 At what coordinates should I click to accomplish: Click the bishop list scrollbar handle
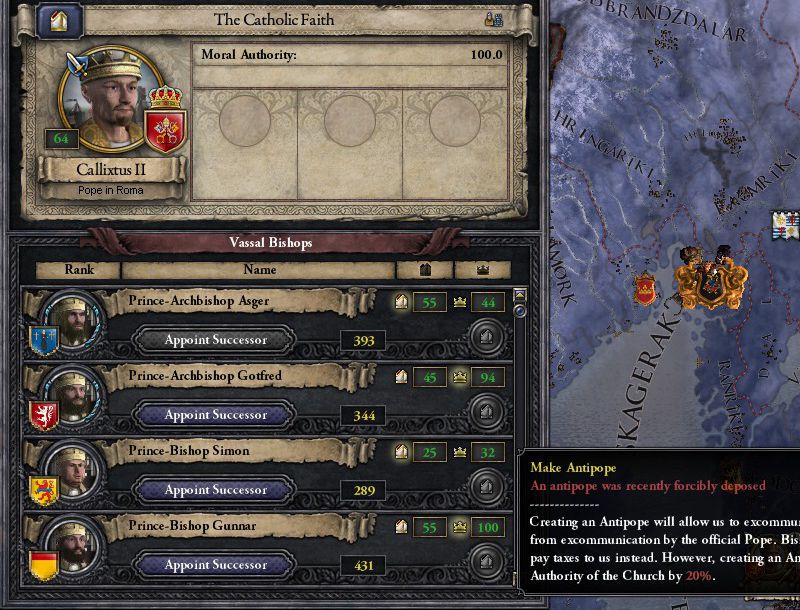tap(519, 310)
